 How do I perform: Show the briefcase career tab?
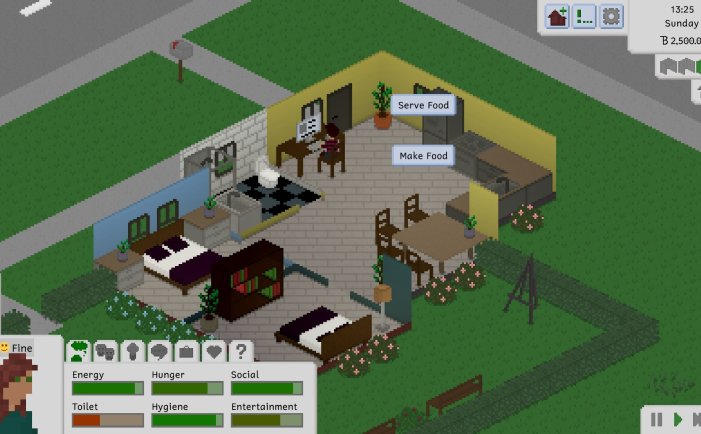[186, 351]
